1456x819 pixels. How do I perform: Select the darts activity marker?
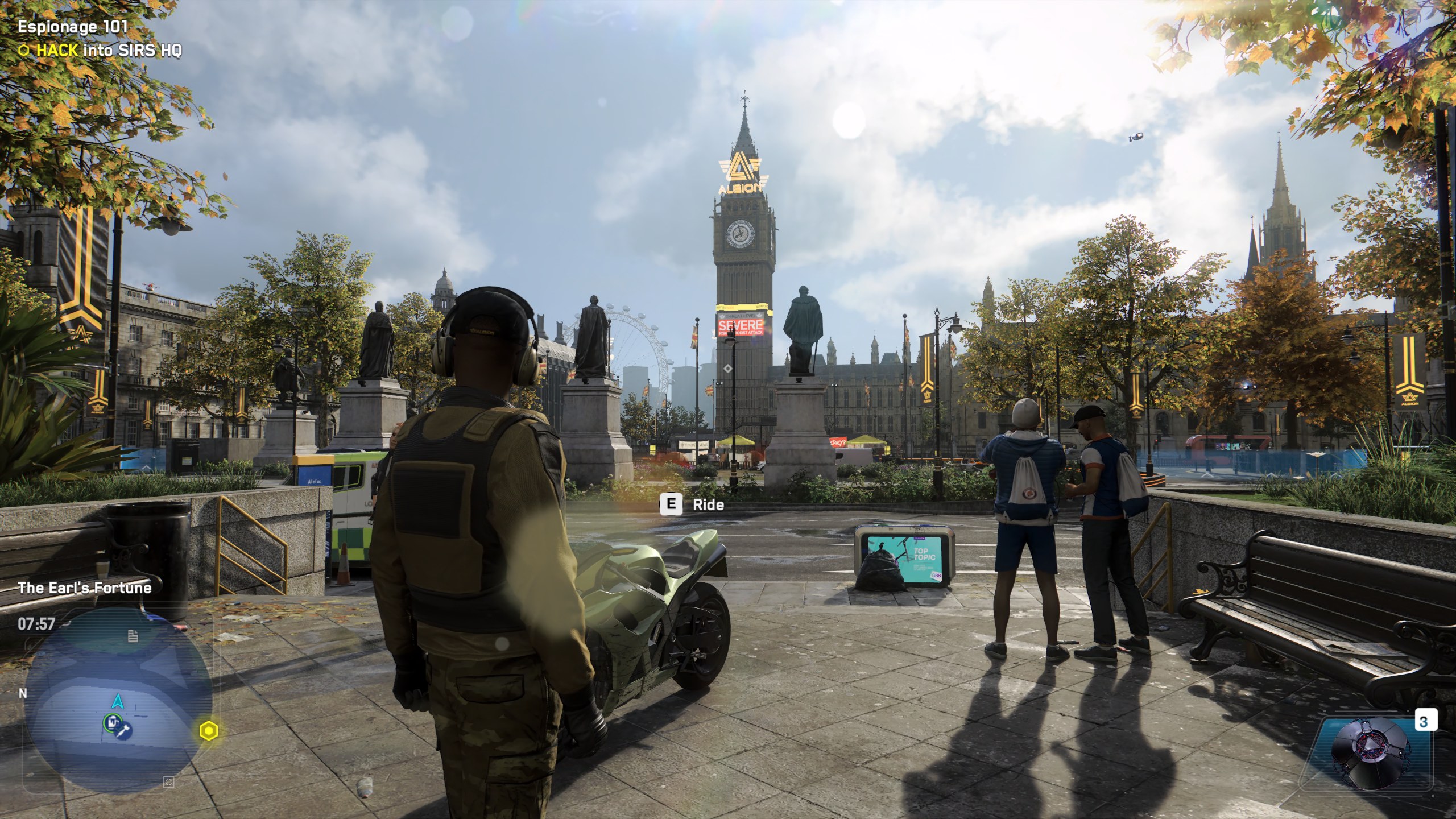(x=125, y=729)
